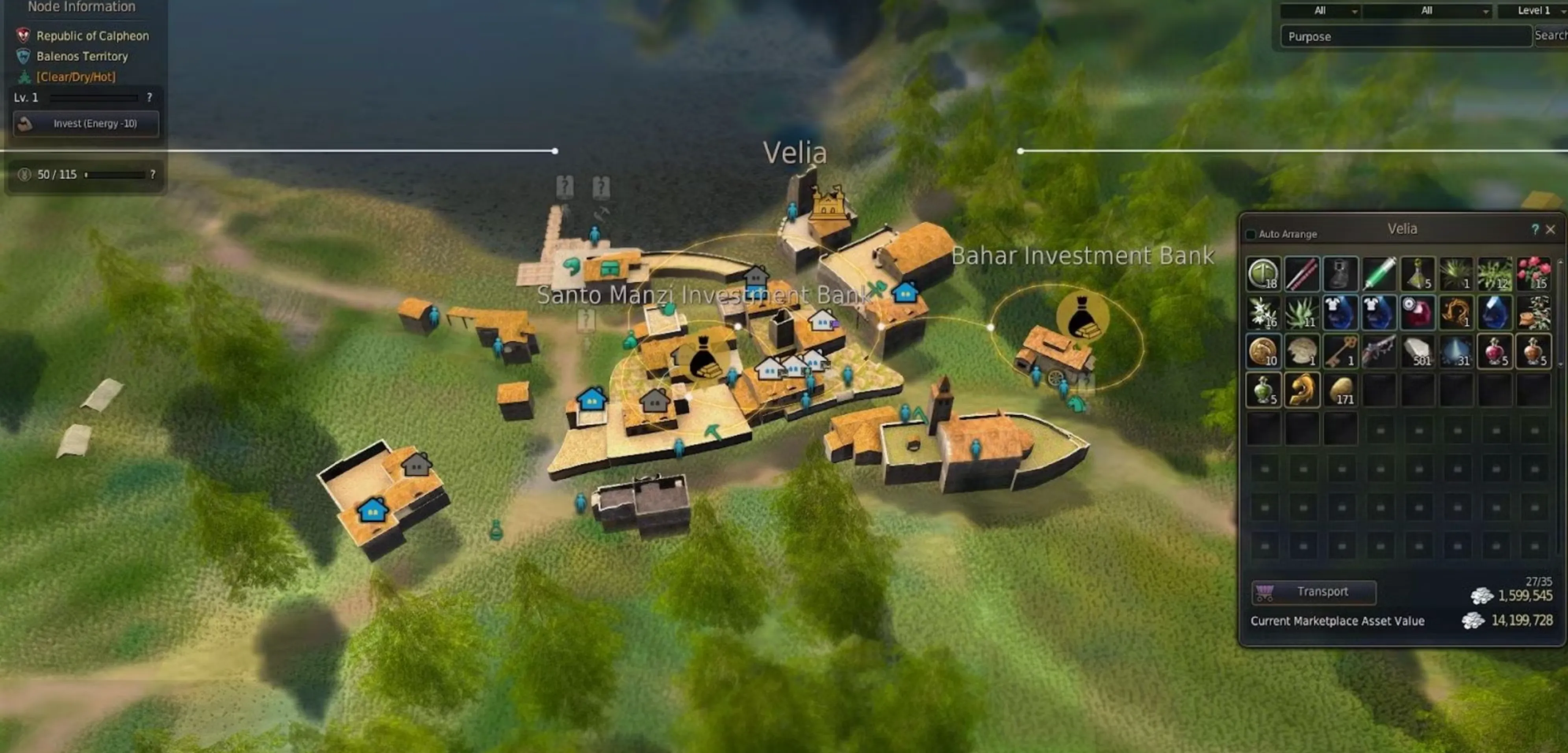Select the boots item slot
1568x753 pixels.
(x=1340, y=274)
